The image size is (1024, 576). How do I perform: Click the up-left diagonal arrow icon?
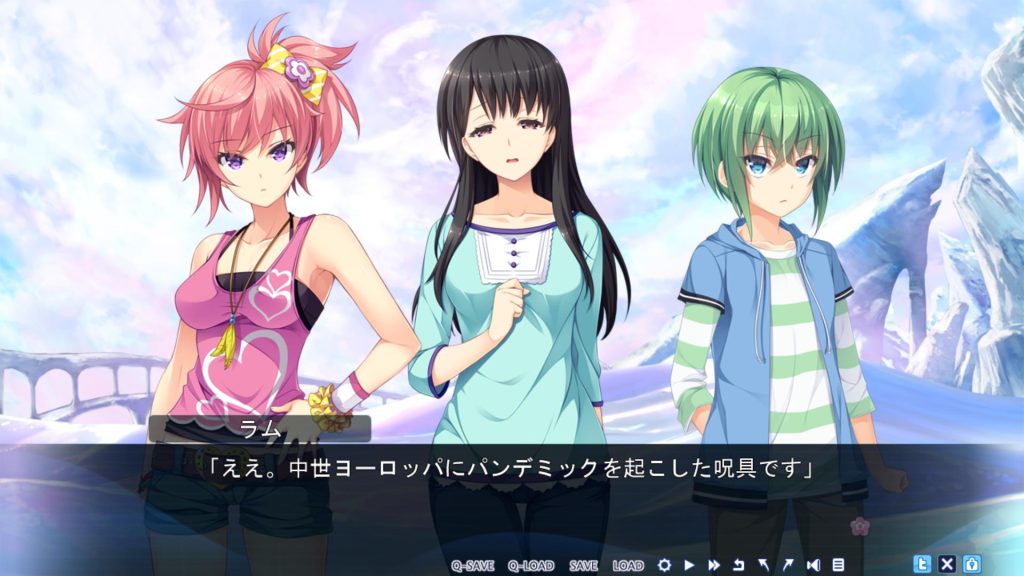764,565
